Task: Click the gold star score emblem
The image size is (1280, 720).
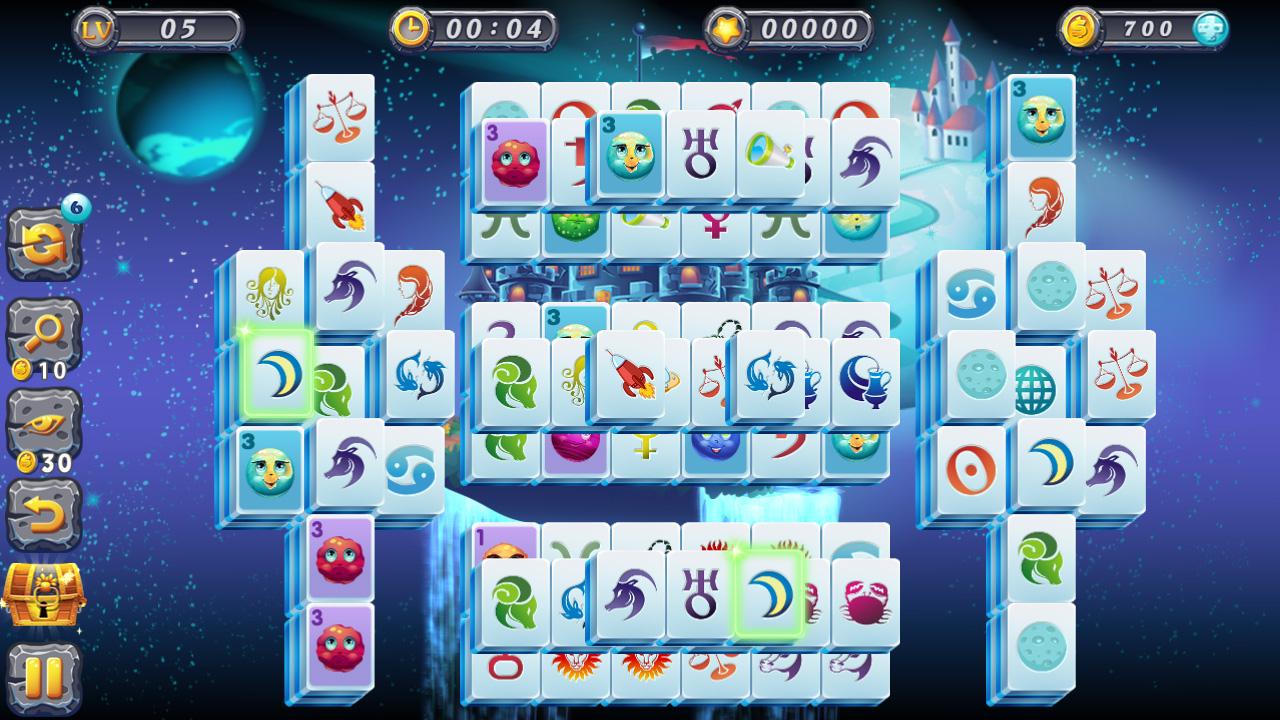Action: tap(727, 28)
